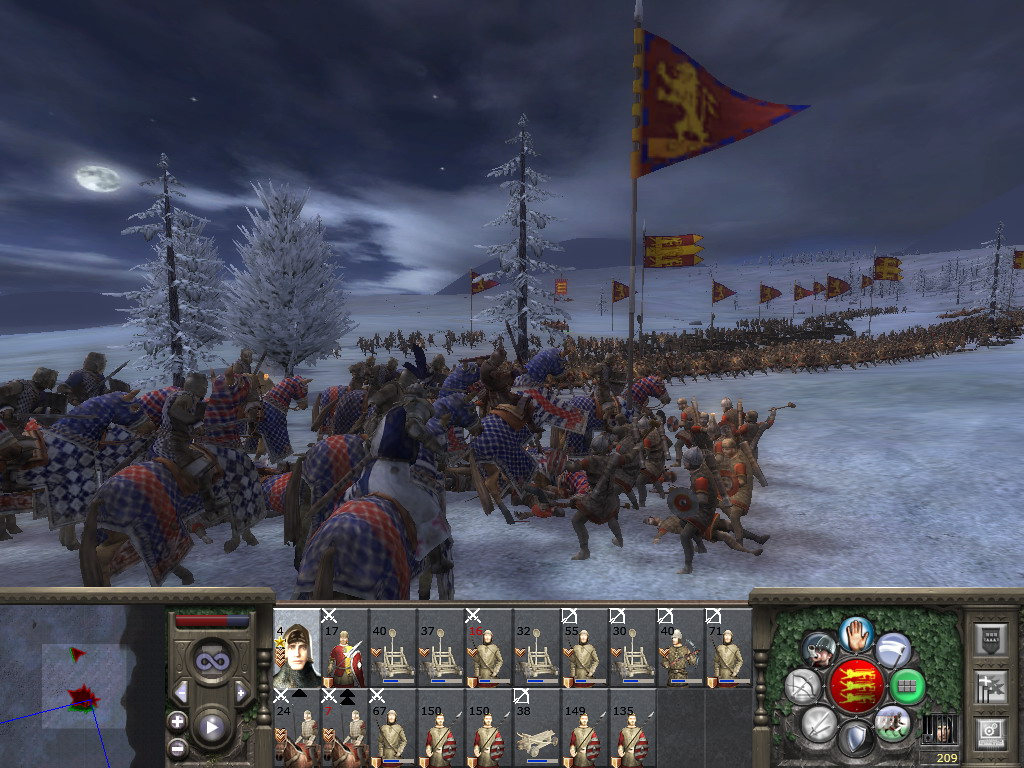
Task: Toggle the group formation green button
Action: click(x=907, y=686)
